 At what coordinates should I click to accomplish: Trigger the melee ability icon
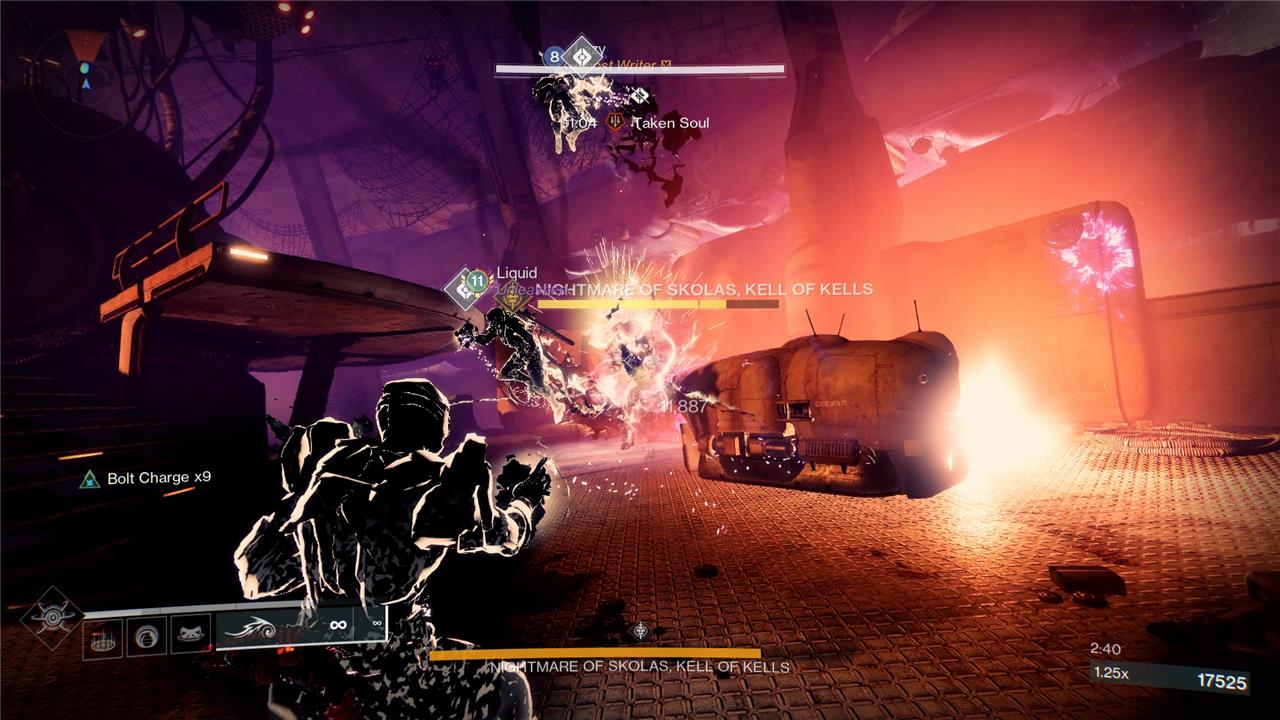(x=190, y=637)
